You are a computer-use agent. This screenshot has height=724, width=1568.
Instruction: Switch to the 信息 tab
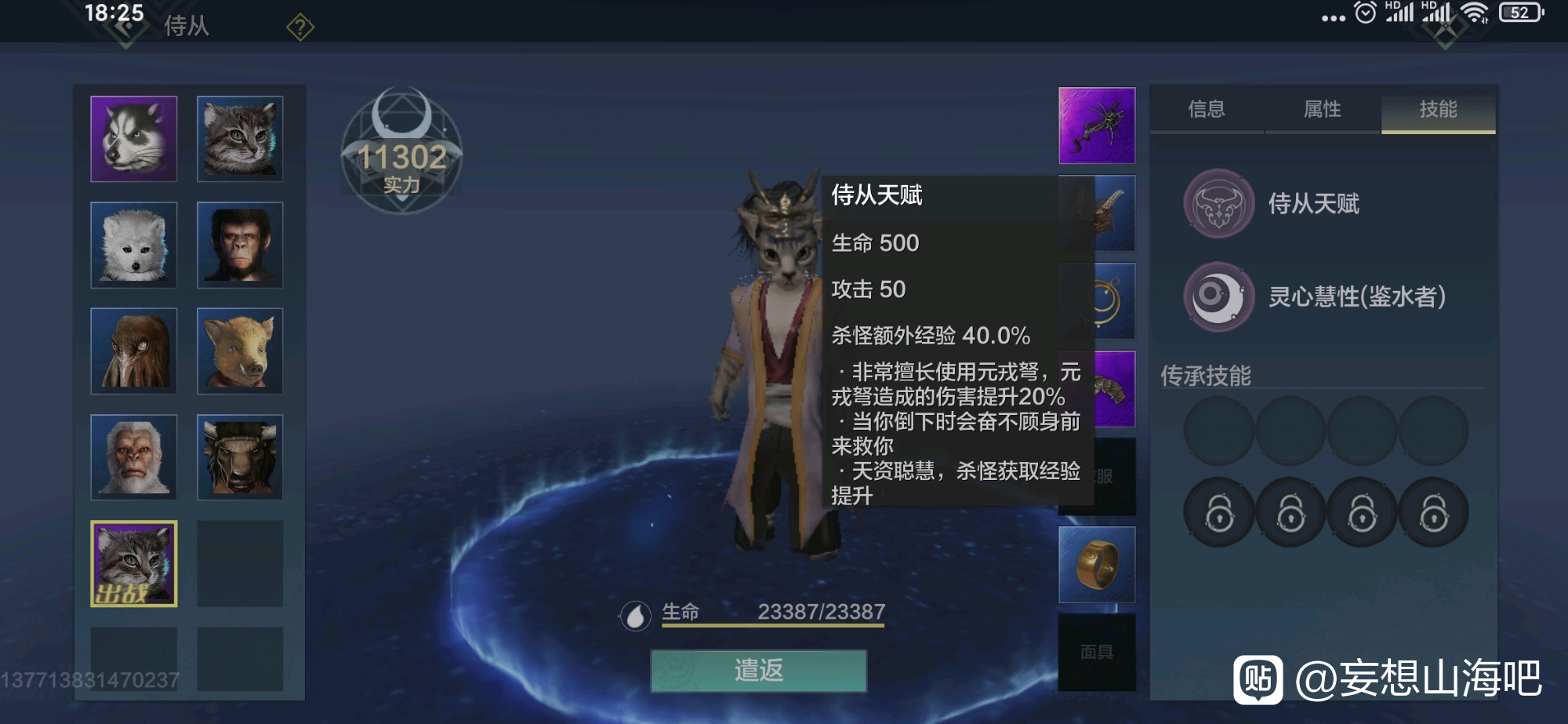coord(1206,109)
